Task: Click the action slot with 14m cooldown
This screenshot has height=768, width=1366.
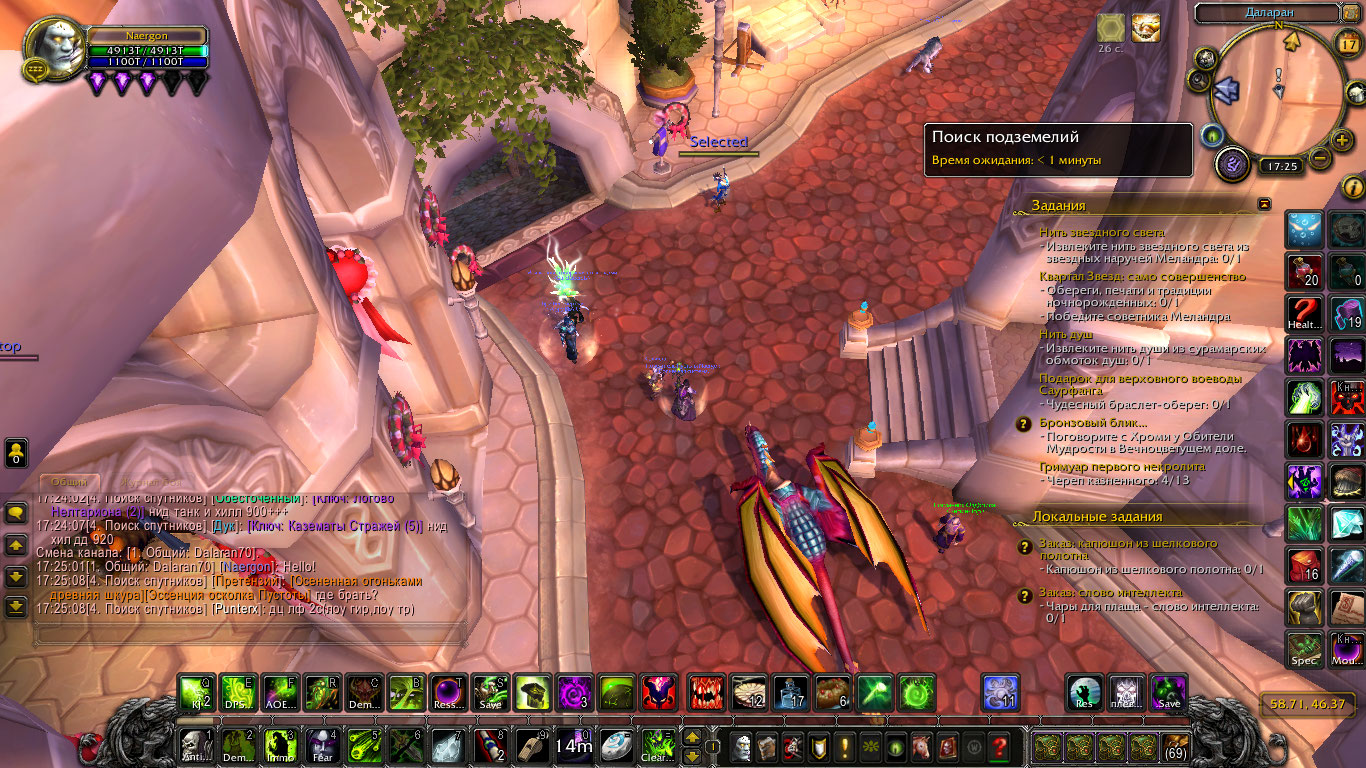Action: [x=574, y=746]
